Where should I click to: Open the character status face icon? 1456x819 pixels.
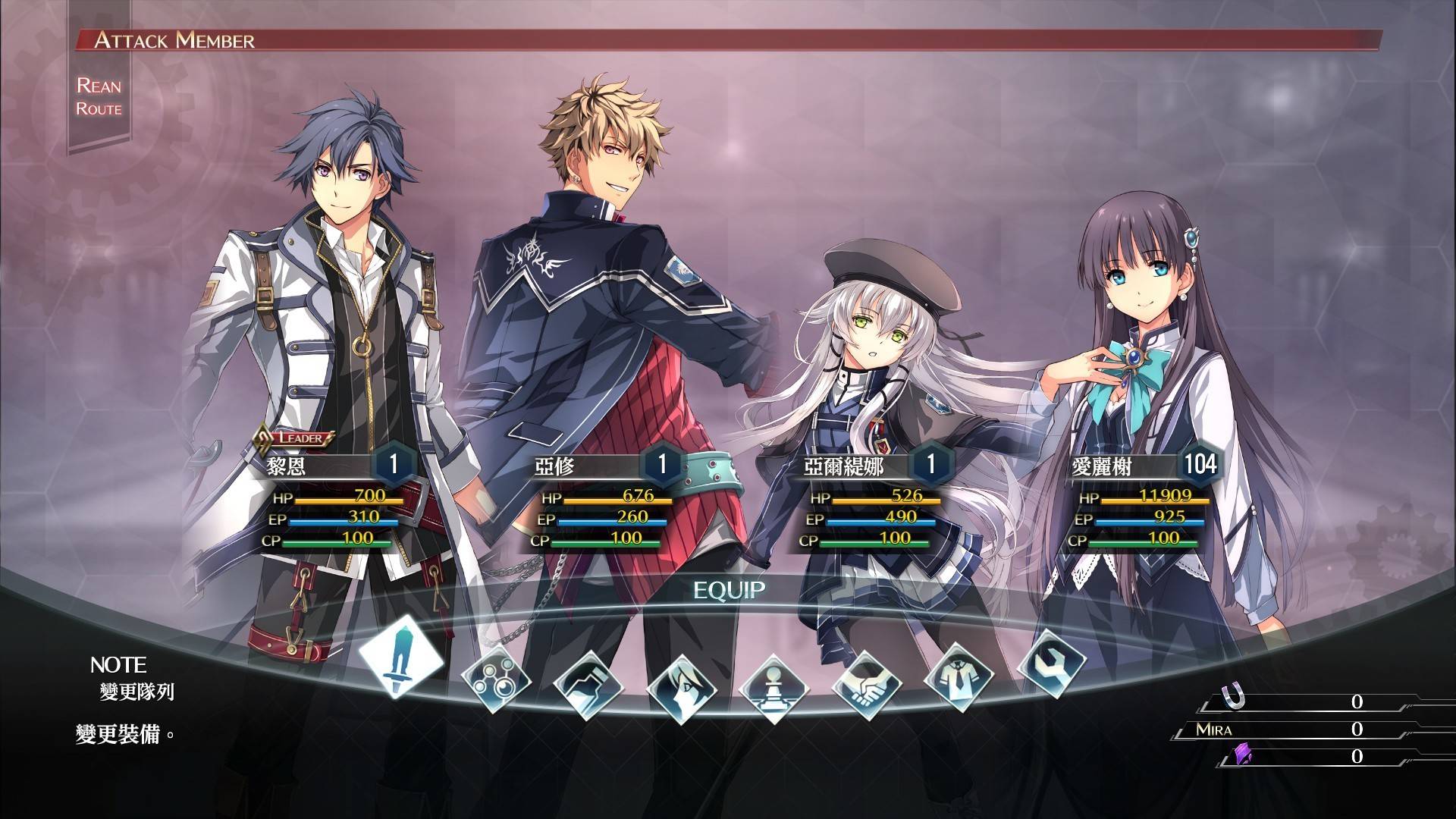pyautogui.click(x=681, y=689)
